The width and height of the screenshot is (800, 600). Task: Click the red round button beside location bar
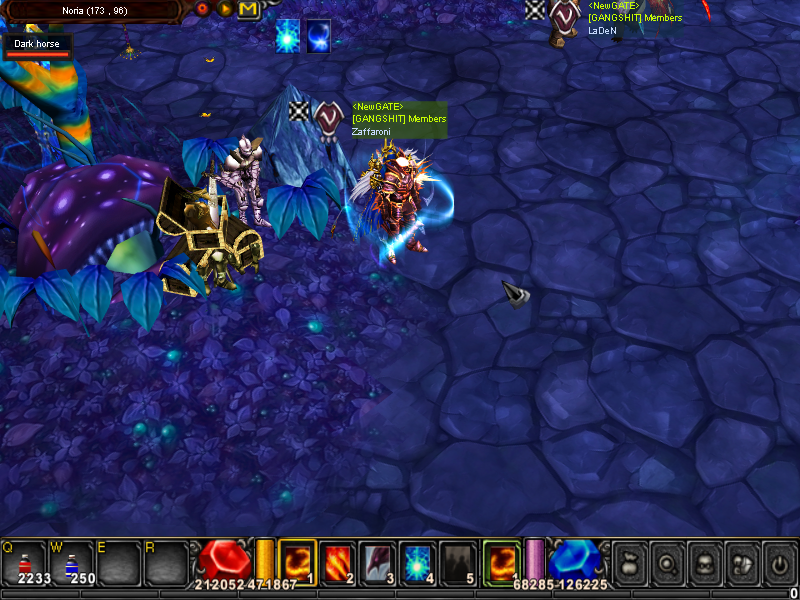(203, 9)
